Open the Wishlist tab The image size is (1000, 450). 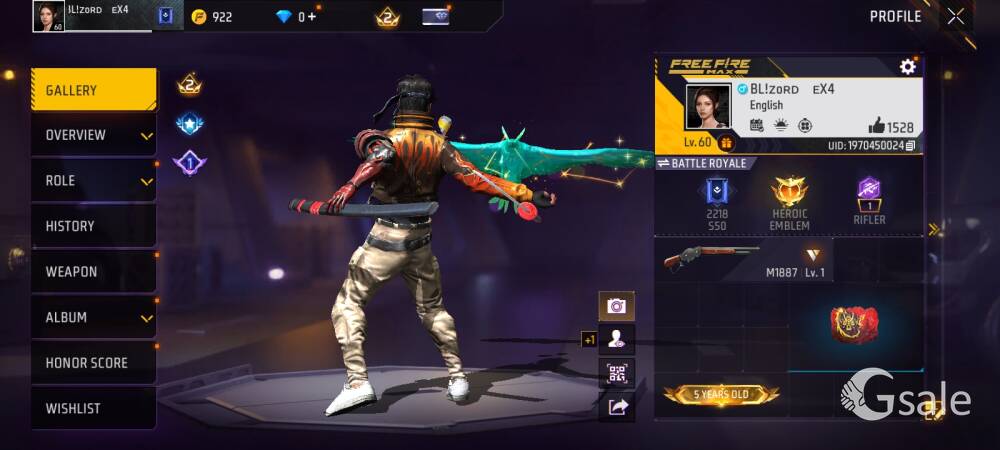click(93, 408)
